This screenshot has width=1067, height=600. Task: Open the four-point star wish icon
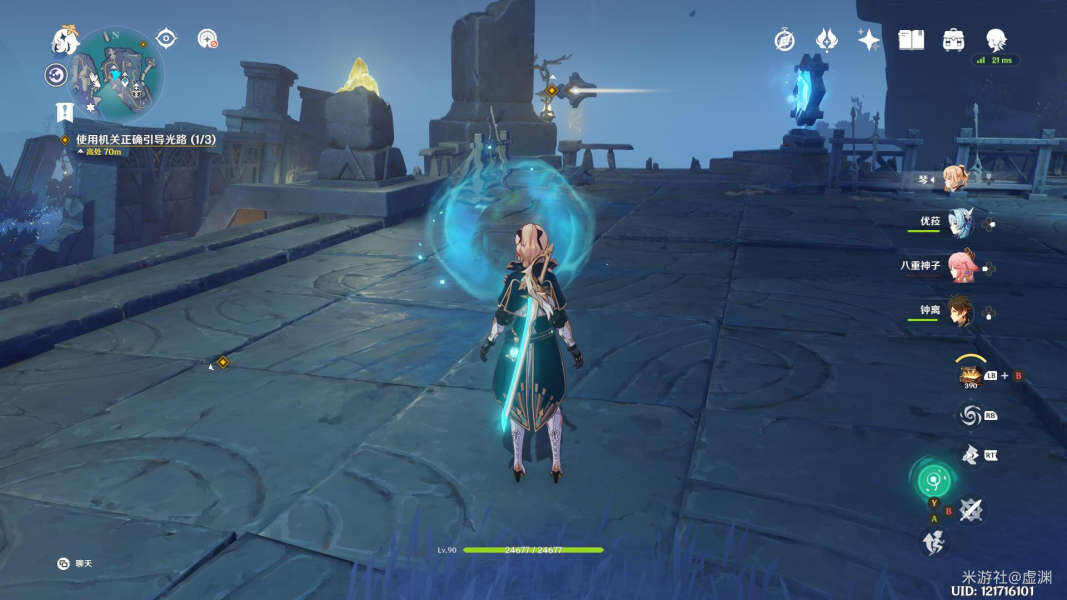point(869,40)
